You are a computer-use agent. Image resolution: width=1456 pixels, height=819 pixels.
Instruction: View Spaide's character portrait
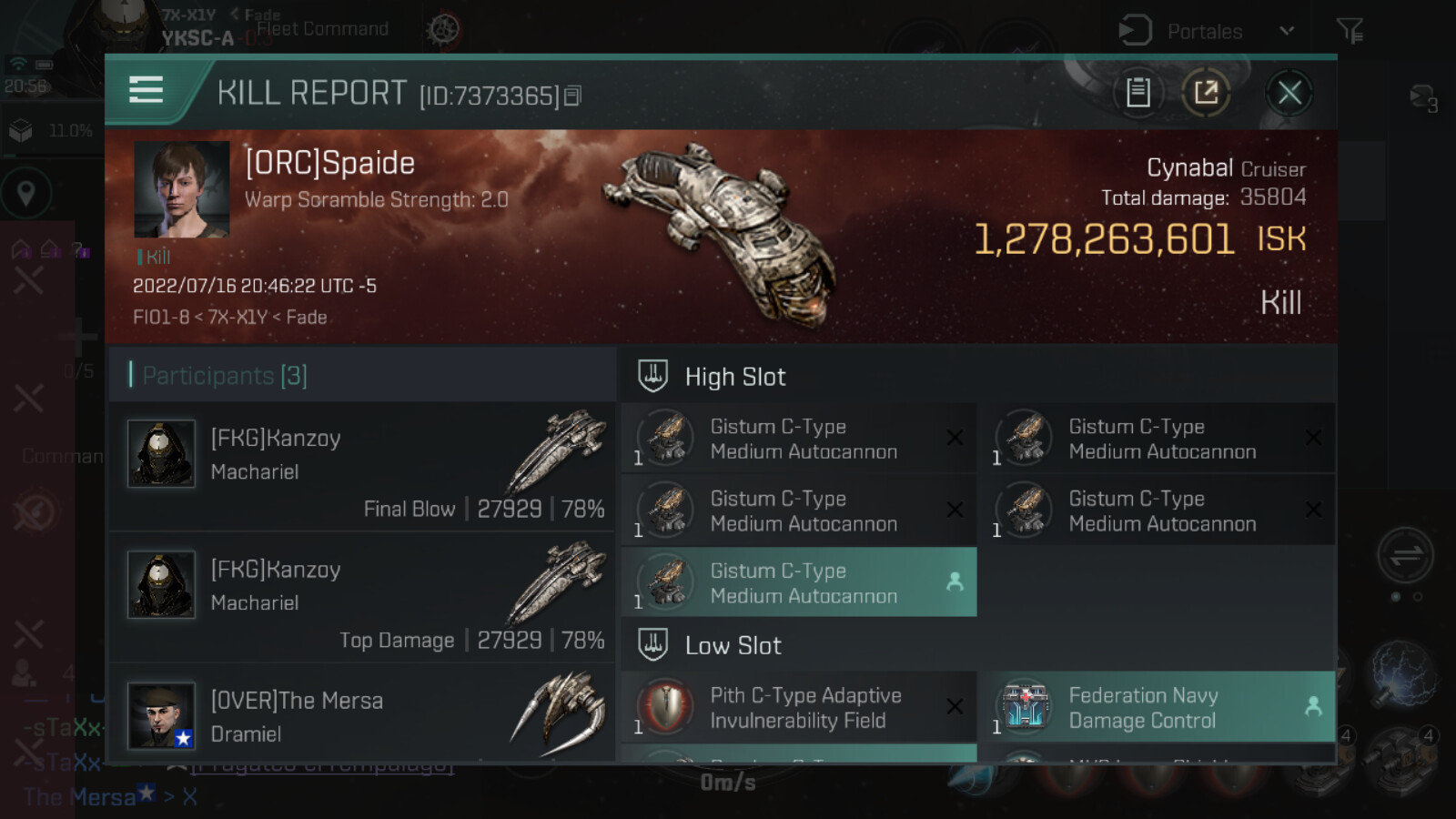click(181, 189)
